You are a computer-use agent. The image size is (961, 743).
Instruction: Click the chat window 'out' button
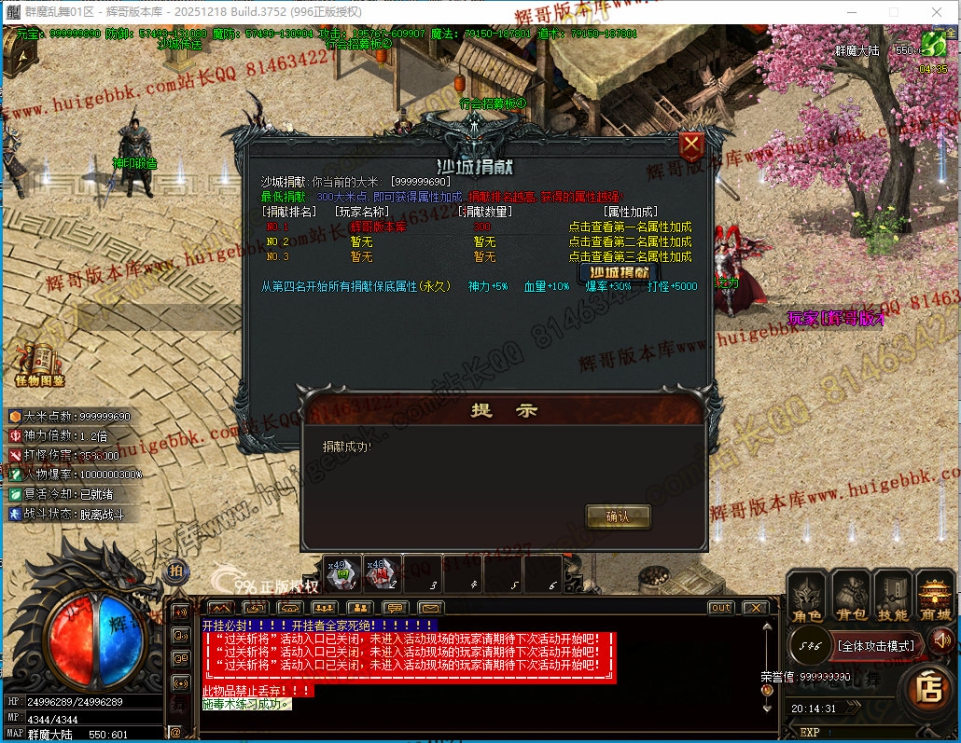[720, 608]
